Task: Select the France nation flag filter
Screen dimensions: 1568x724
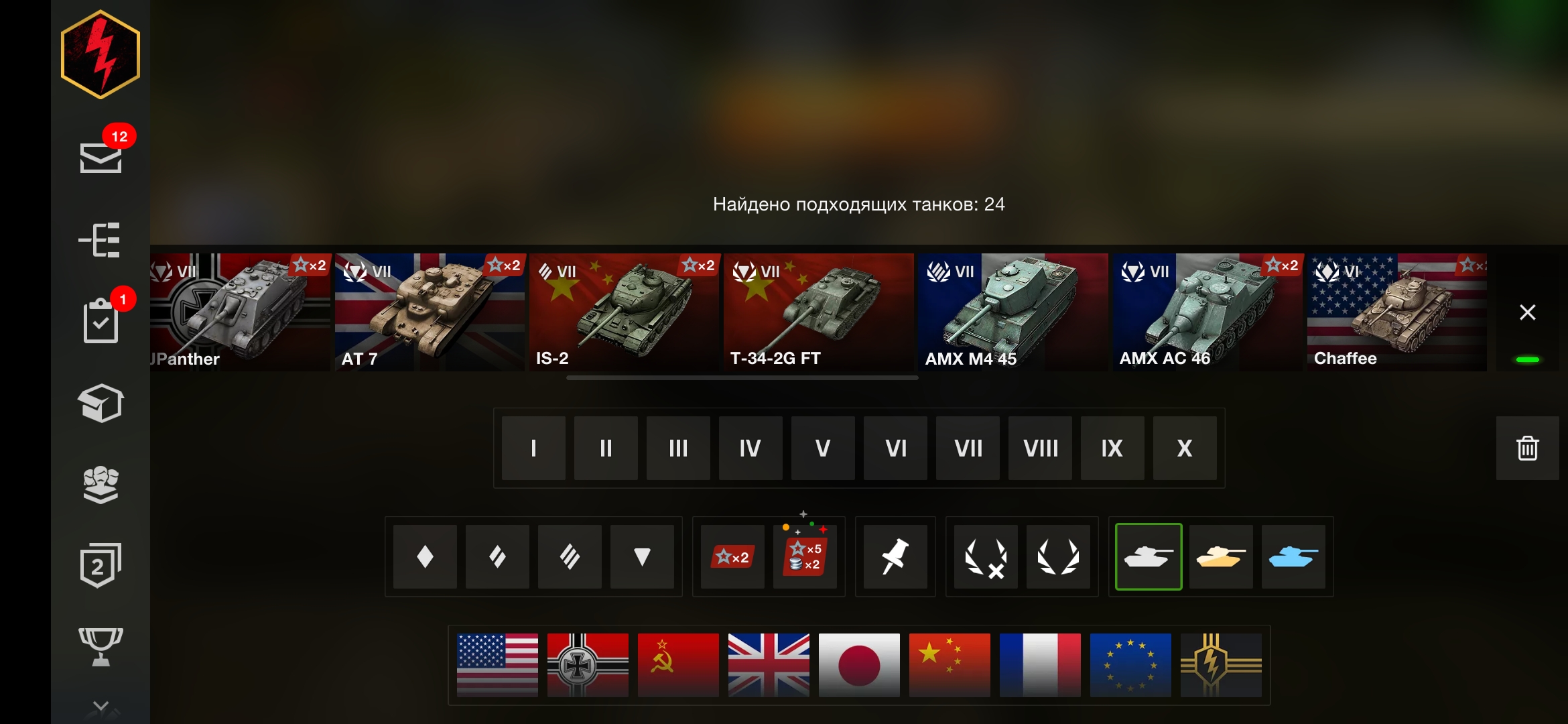Action: (1041, 666)
